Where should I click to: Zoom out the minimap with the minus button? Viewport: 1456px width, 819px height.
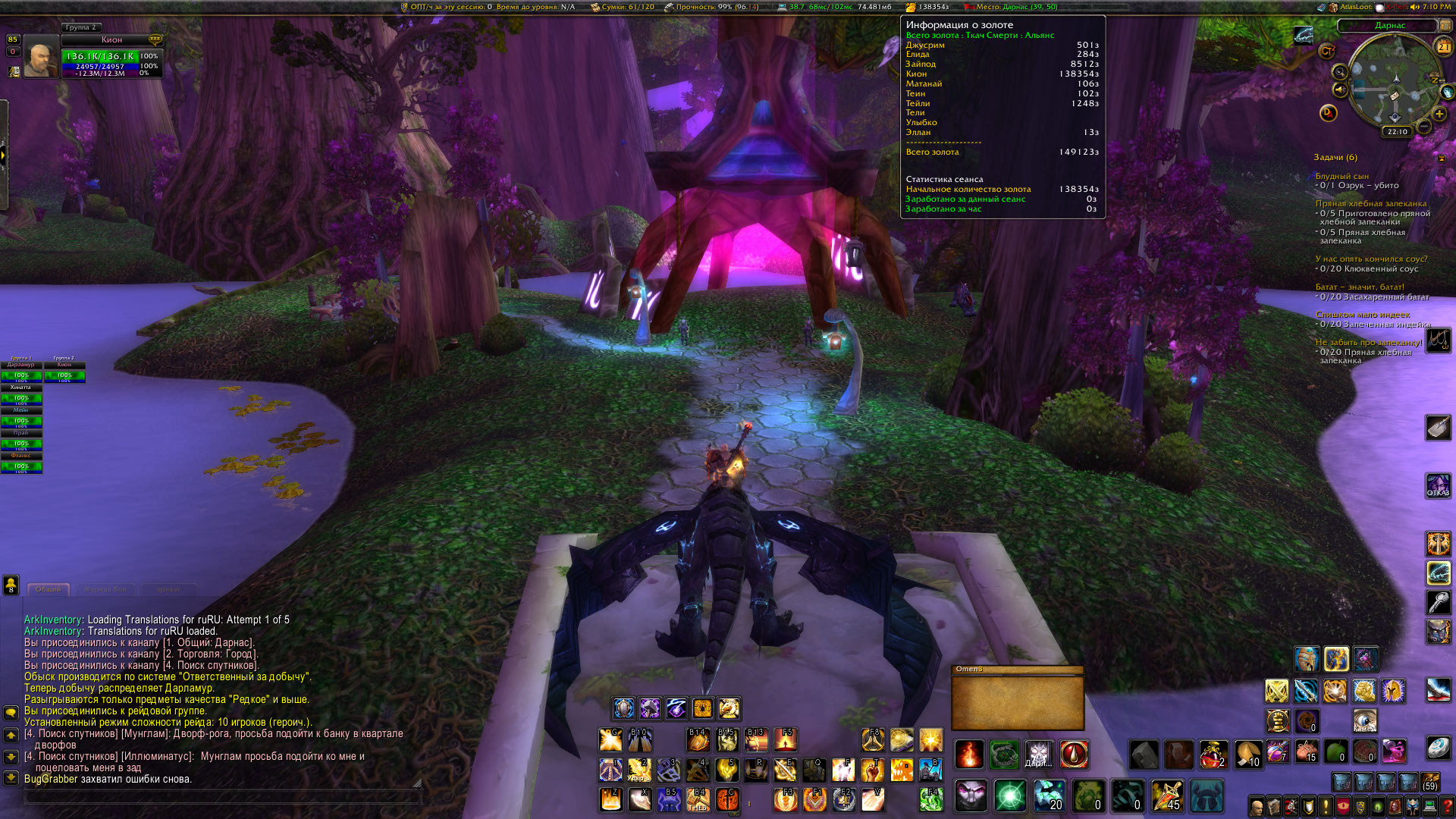(1423, 126)
